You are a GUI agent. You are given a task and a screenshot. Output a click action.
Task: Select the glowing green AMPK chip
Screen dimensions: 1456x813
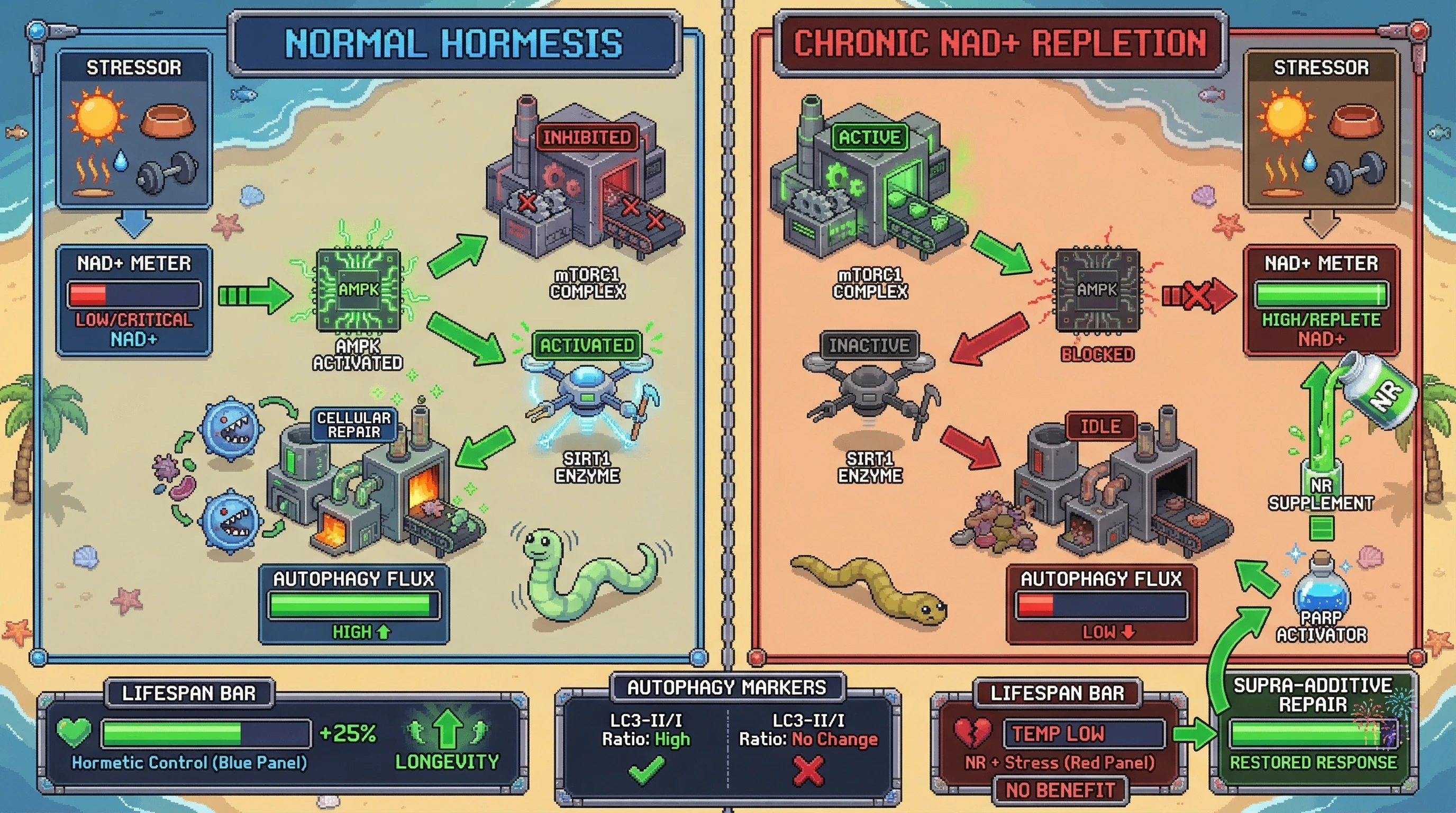click(x=358, y=290)
